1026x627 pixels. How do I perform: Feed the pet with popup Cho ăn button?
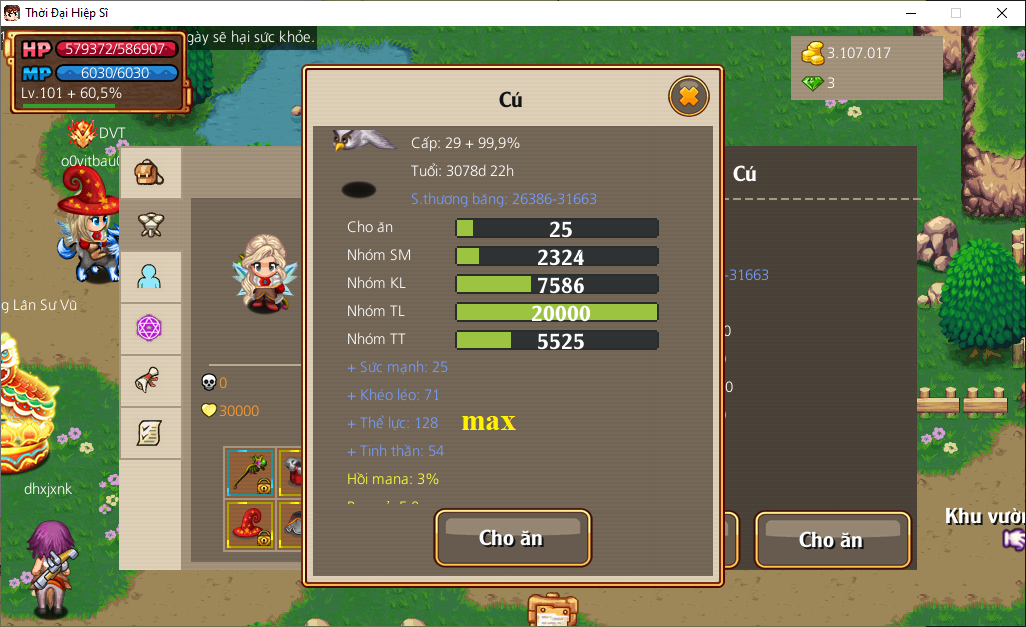(x=512, y=538)
